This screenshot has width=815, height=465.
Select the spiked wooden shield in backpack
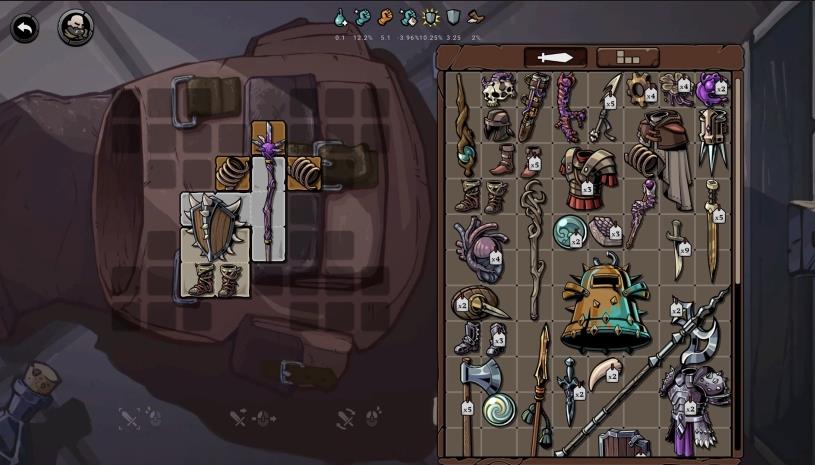tap(211, 224)
